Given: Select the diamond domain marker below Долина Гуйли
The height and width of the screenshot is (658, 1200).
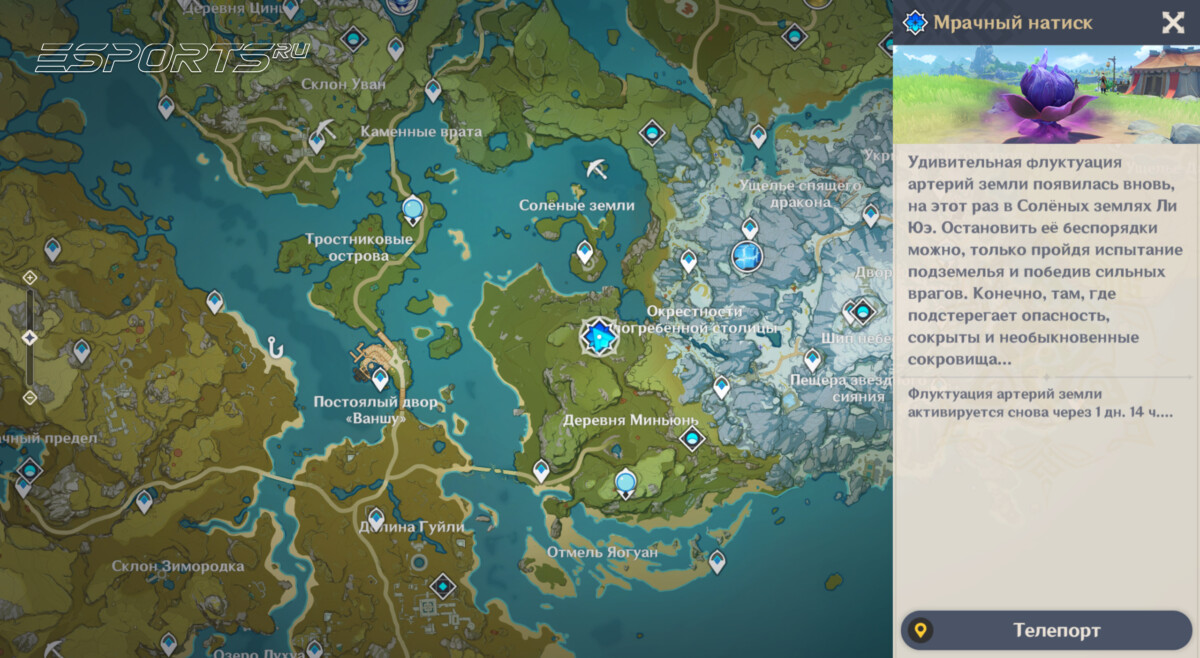Looking at the screenshot, I should (442, 585).
